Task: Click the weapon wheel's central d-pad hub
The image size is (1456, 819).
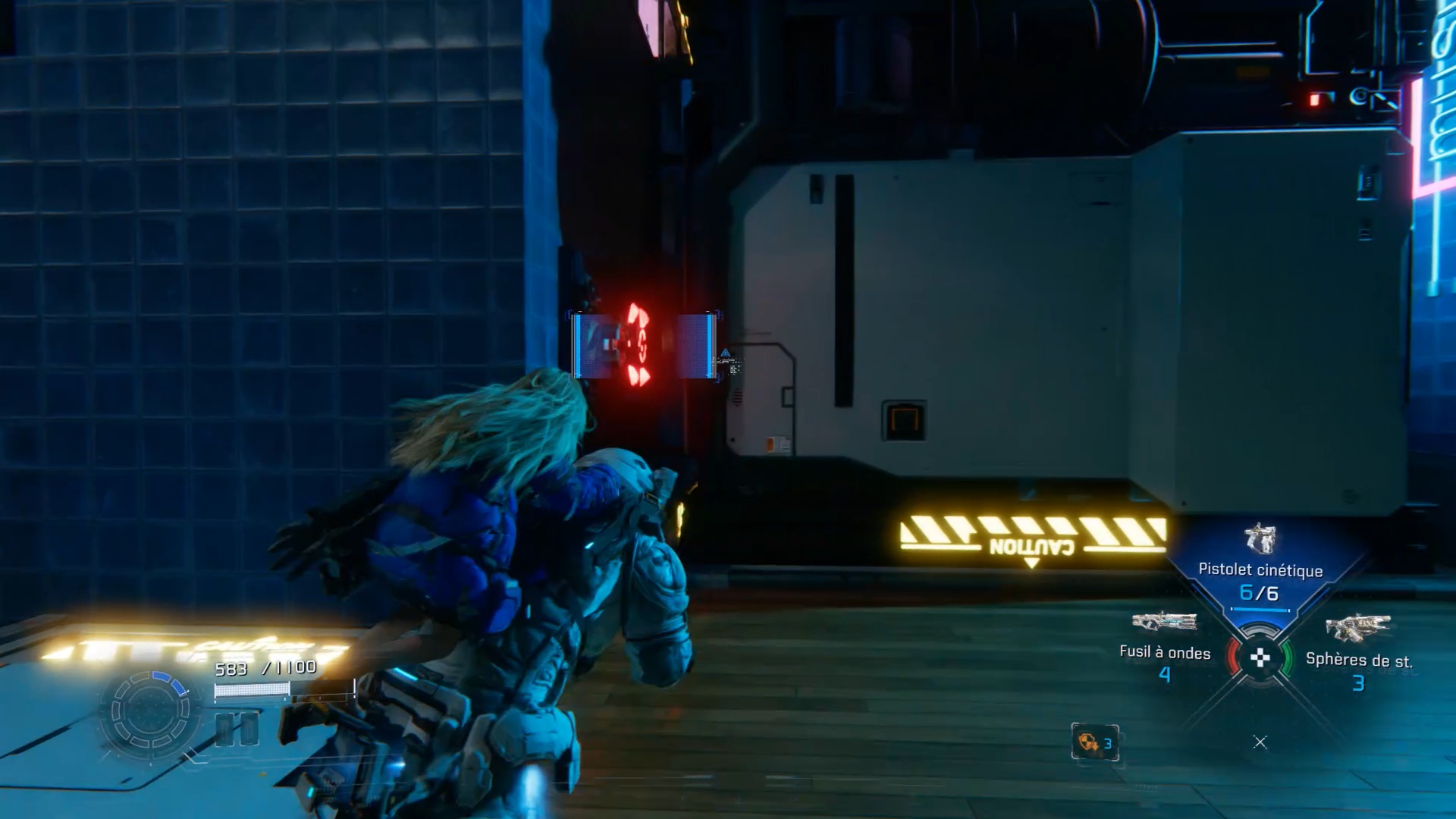Action: [1260, 657]
